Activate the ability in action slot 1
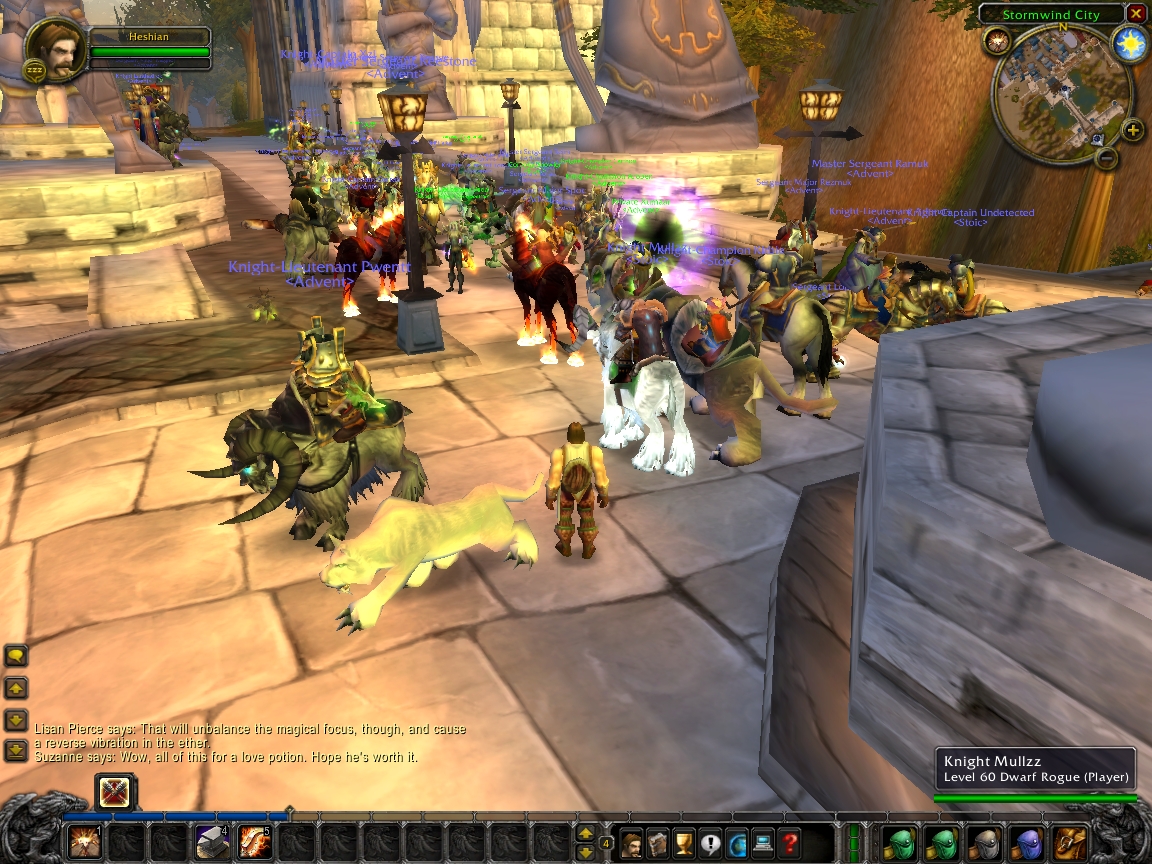 pos(84,842)
